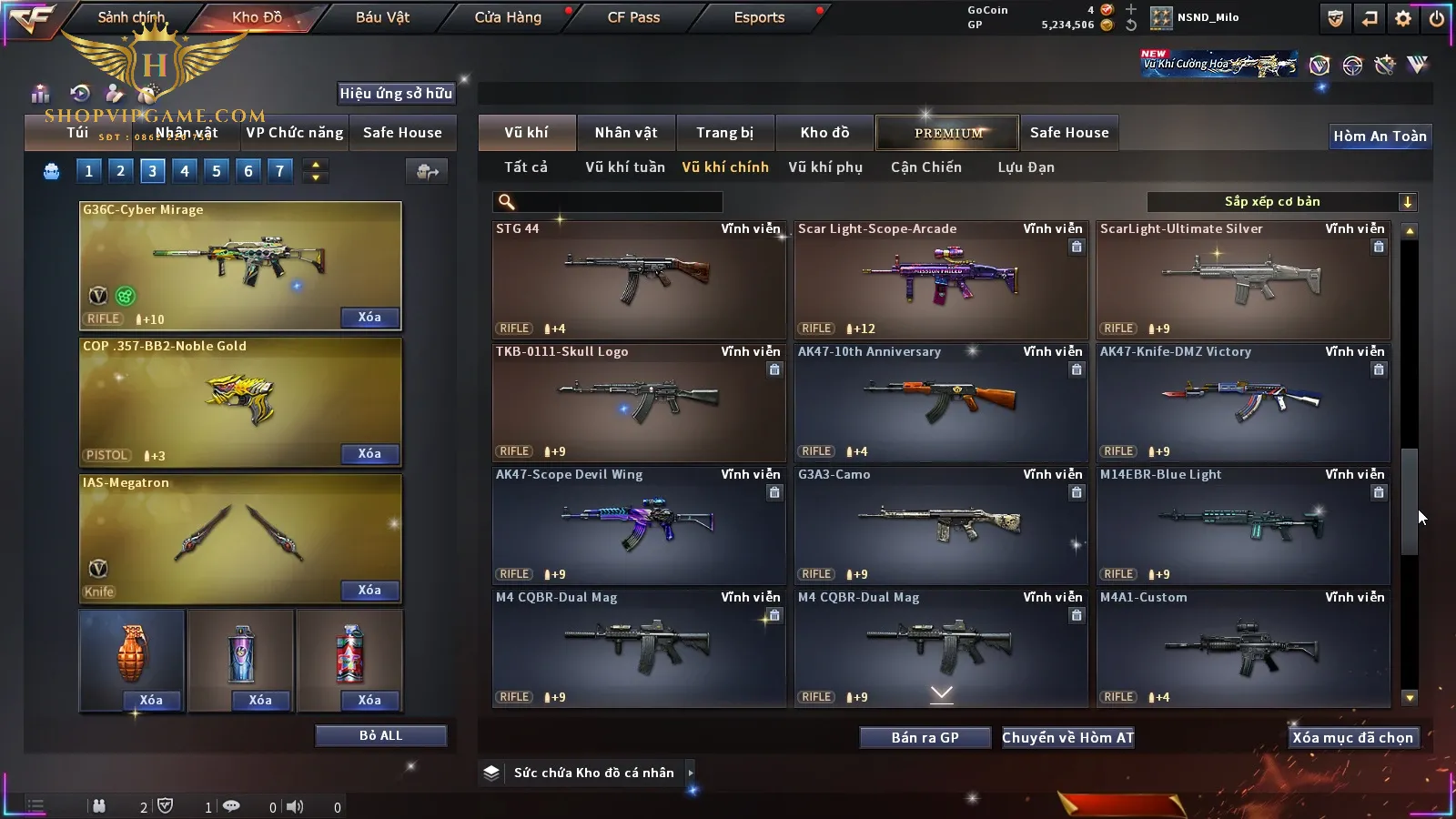Switch to the Nhân vật inventory tab
This screenshot has height=819, width=1456.
[625, 133]
